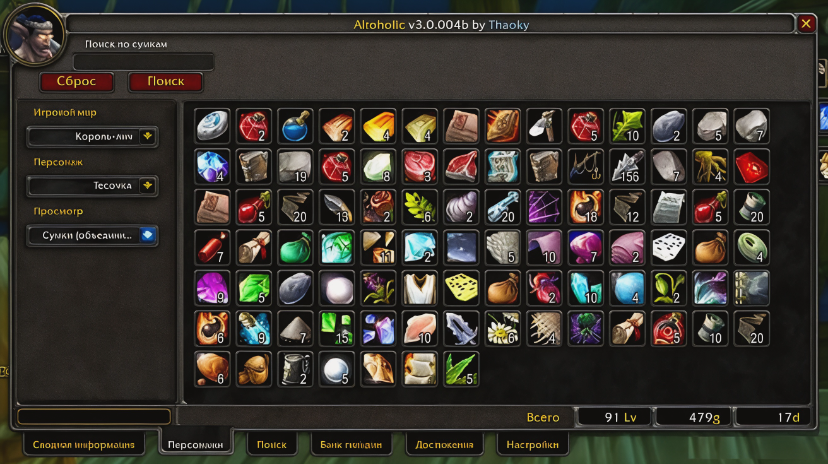Select the blue potion flask slot
Image resolution: width=828 pixels, height=464 pixels.
tap(295, 126)
